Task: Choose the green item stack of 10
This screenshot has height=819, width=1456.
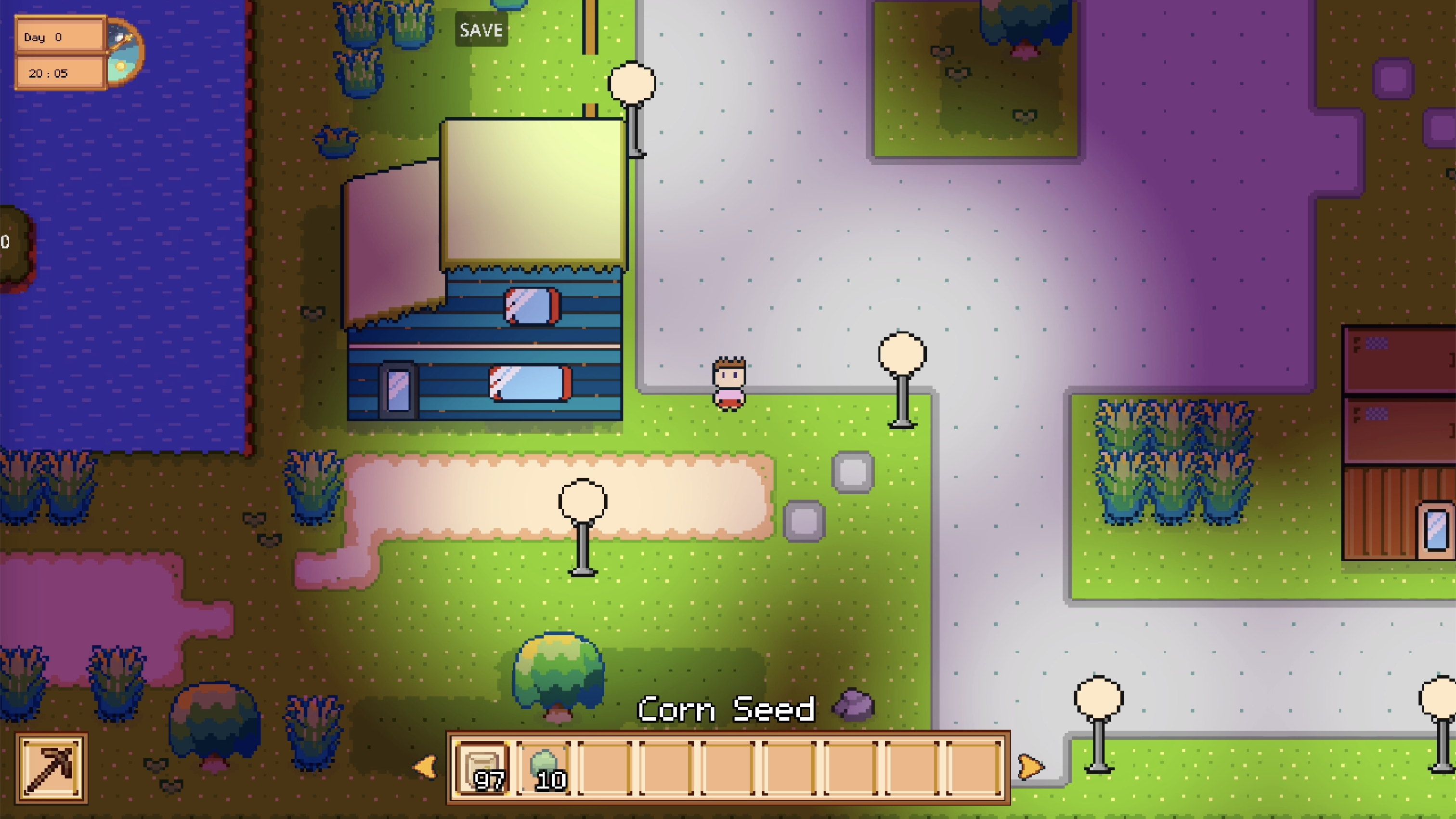Action: 544,768
